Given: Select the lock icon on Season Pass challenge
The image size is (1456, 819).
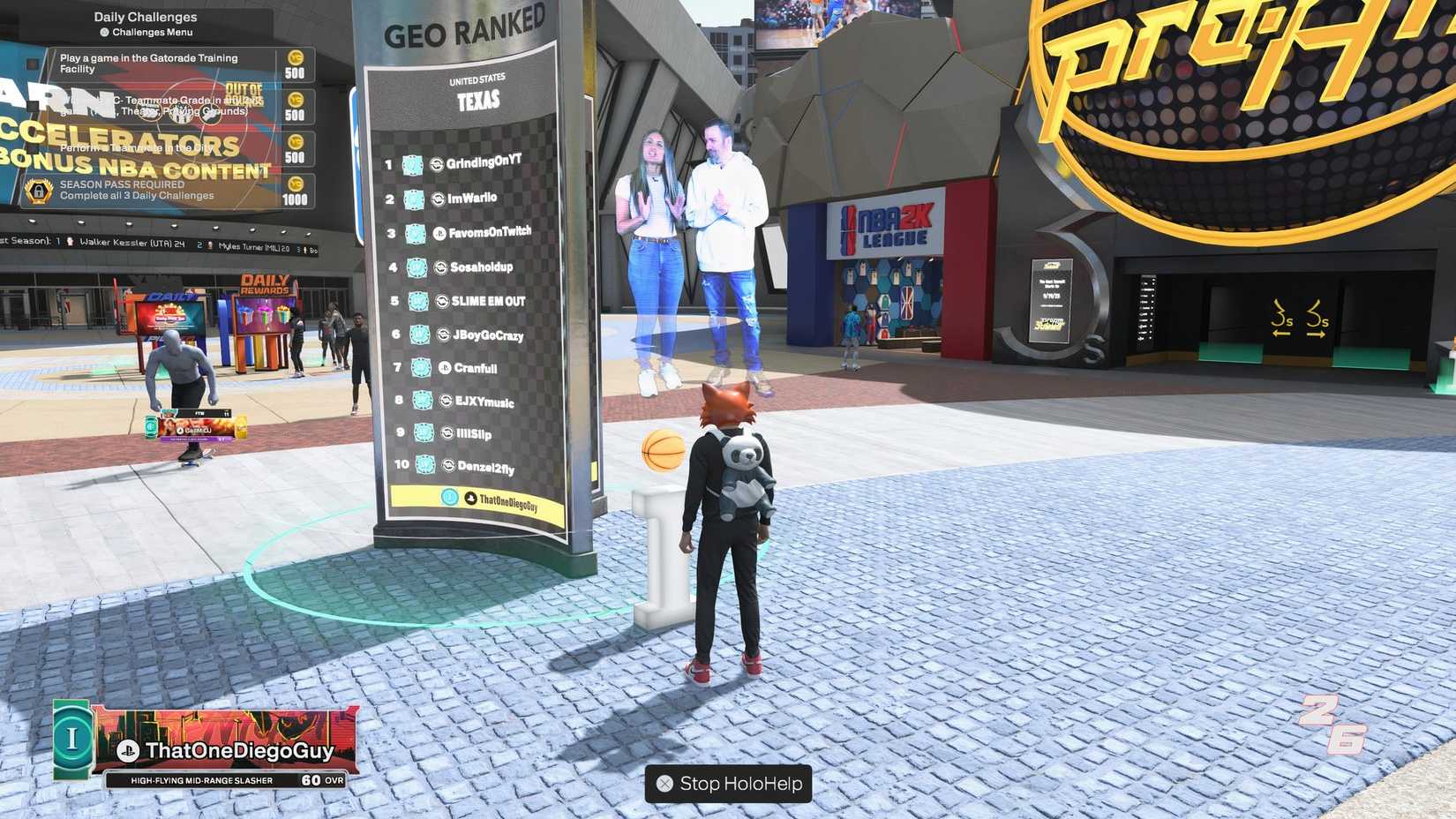Looking at the screenshot, I should pyautogui.click(x=40, y=192).
